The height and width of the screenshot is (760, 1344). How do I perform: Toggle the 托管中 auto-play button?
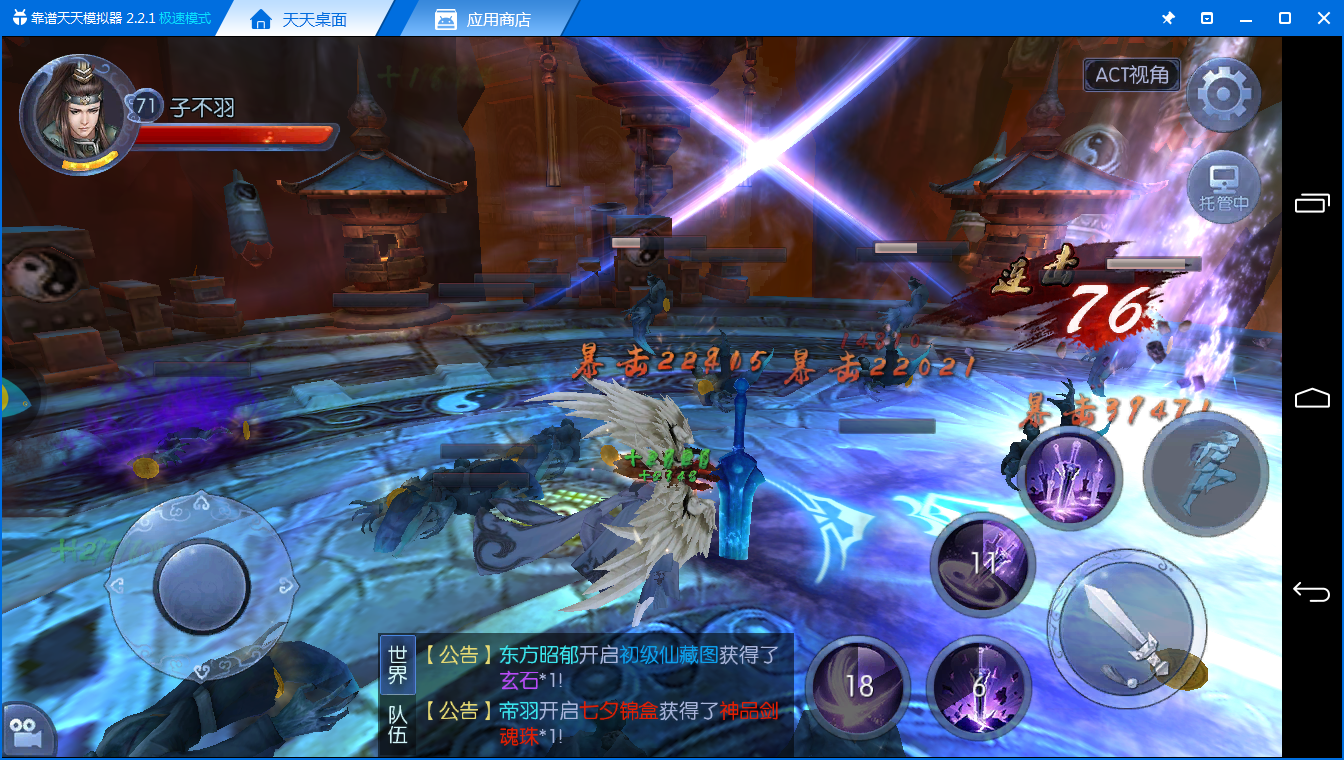1224,187
